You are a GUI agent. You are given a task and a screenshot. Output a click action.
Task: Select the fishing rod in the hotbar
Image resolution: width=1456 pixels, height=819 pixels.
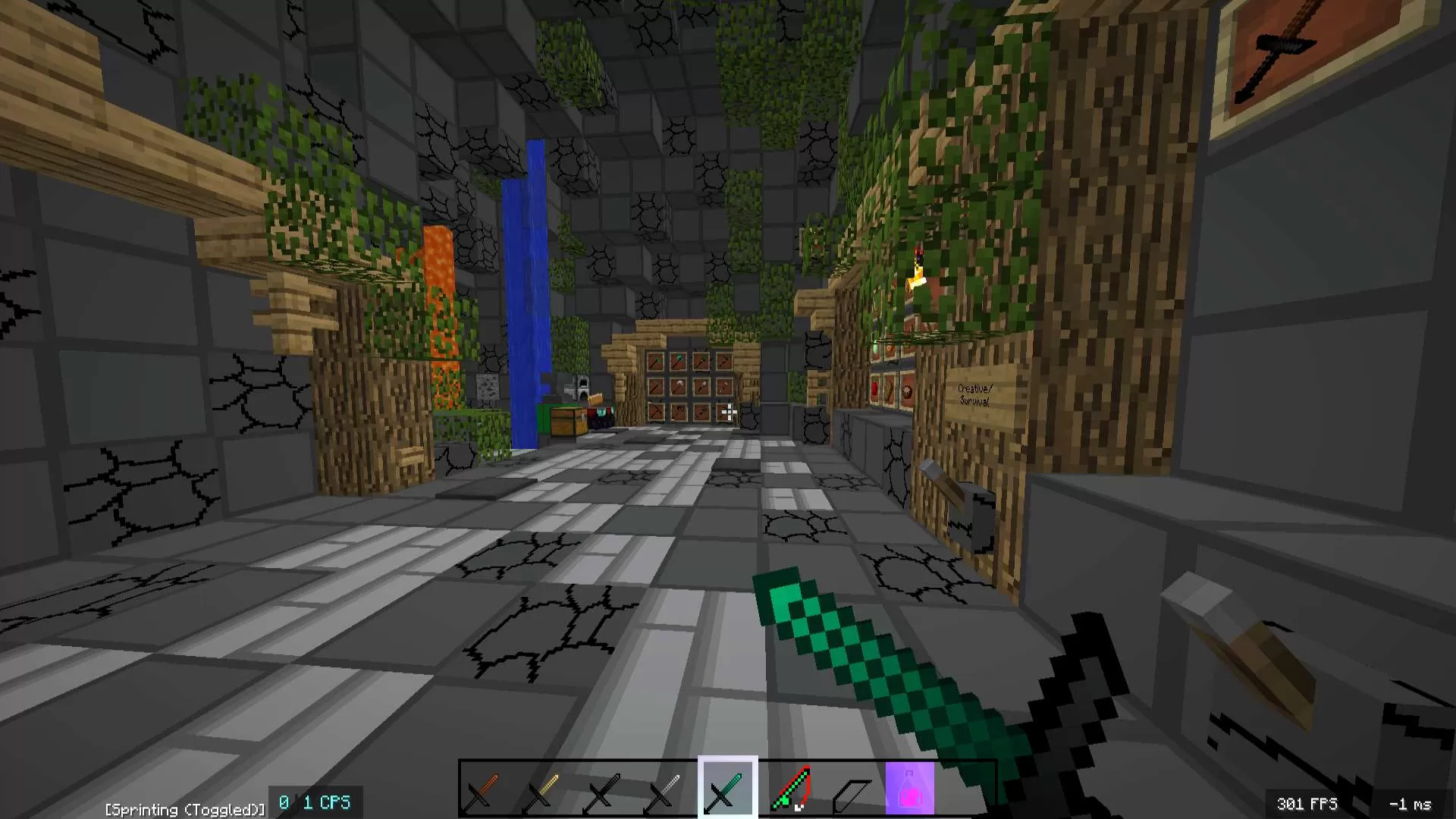tap(790, 789)
